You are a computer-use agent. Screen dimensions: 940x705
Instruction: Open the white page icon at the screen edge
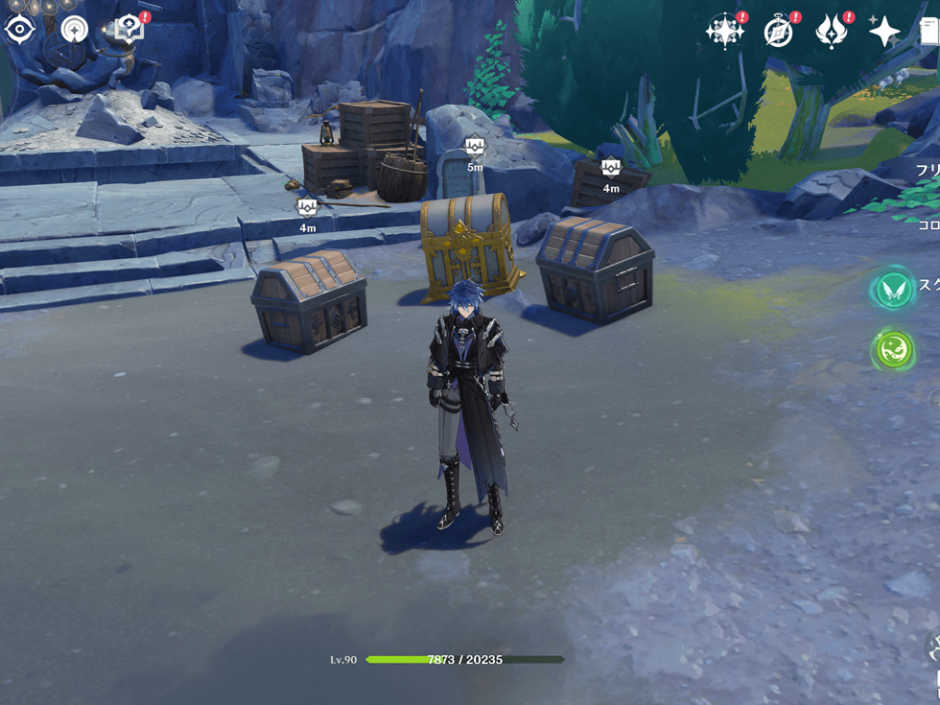(x=930, y=31)
